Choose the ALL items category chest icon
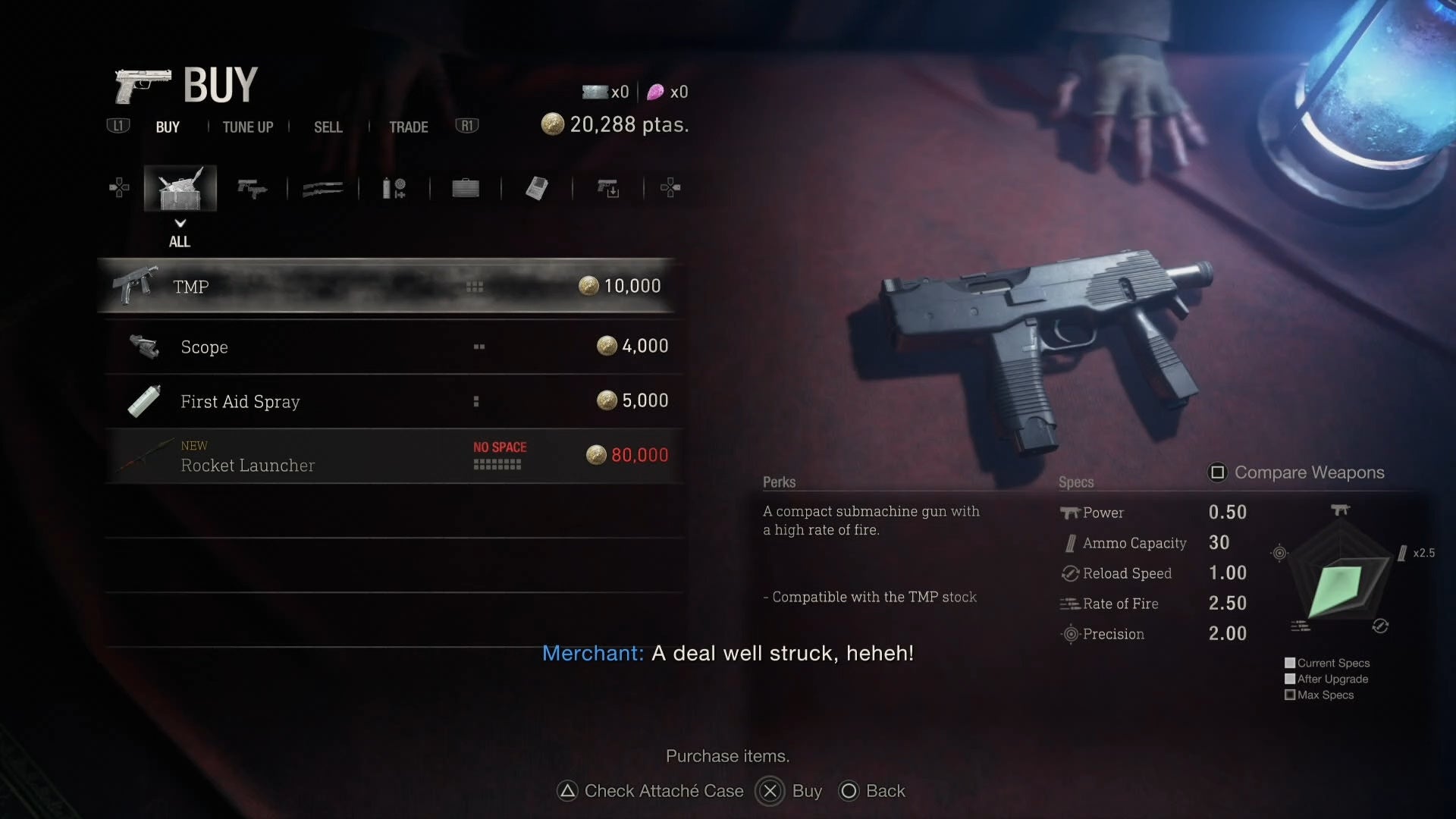Image resolution: width=1456 pixels, height=819 pixels. [180, 188]
